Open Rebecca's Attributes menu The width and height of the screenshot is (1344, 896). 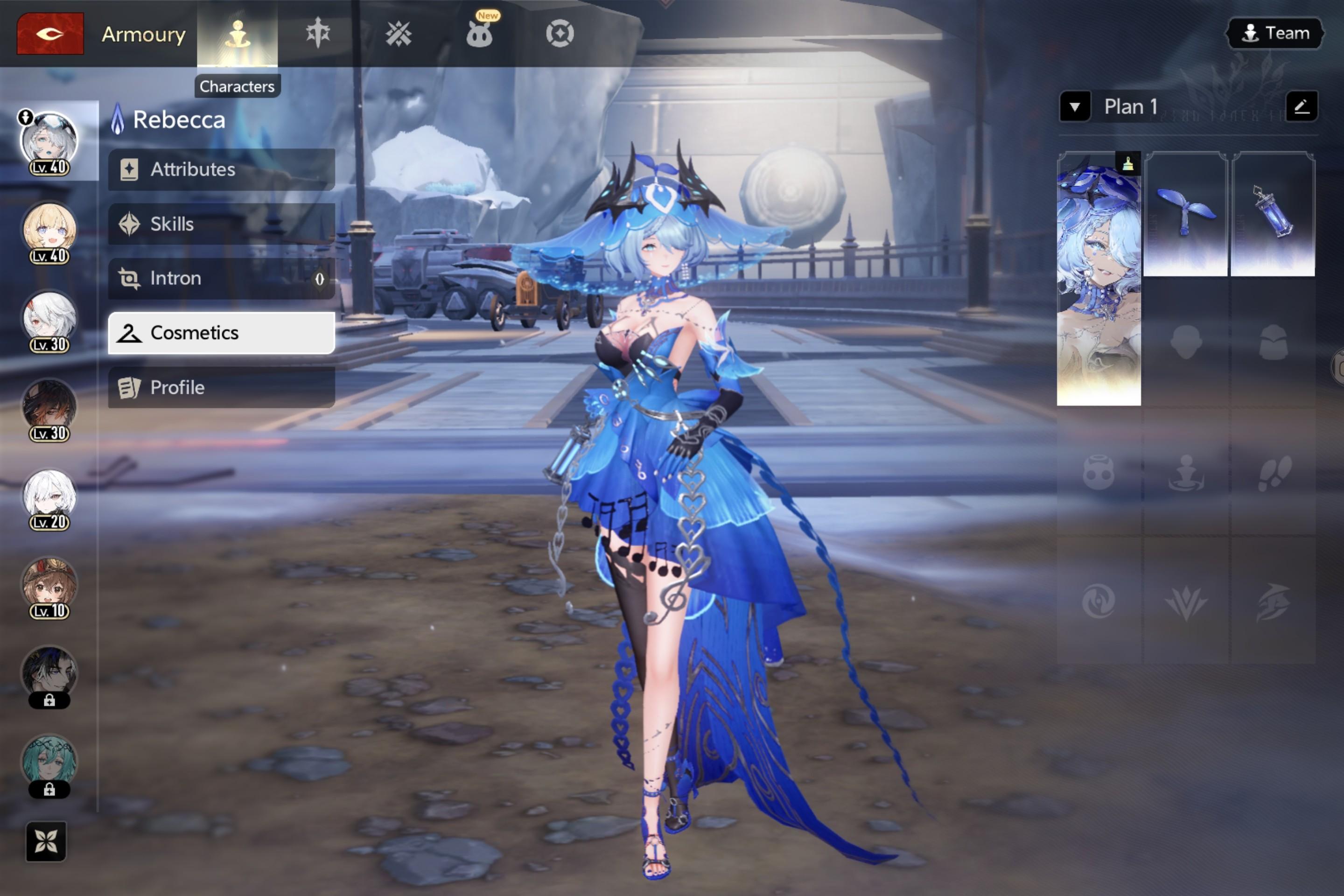tap(221, 170)
